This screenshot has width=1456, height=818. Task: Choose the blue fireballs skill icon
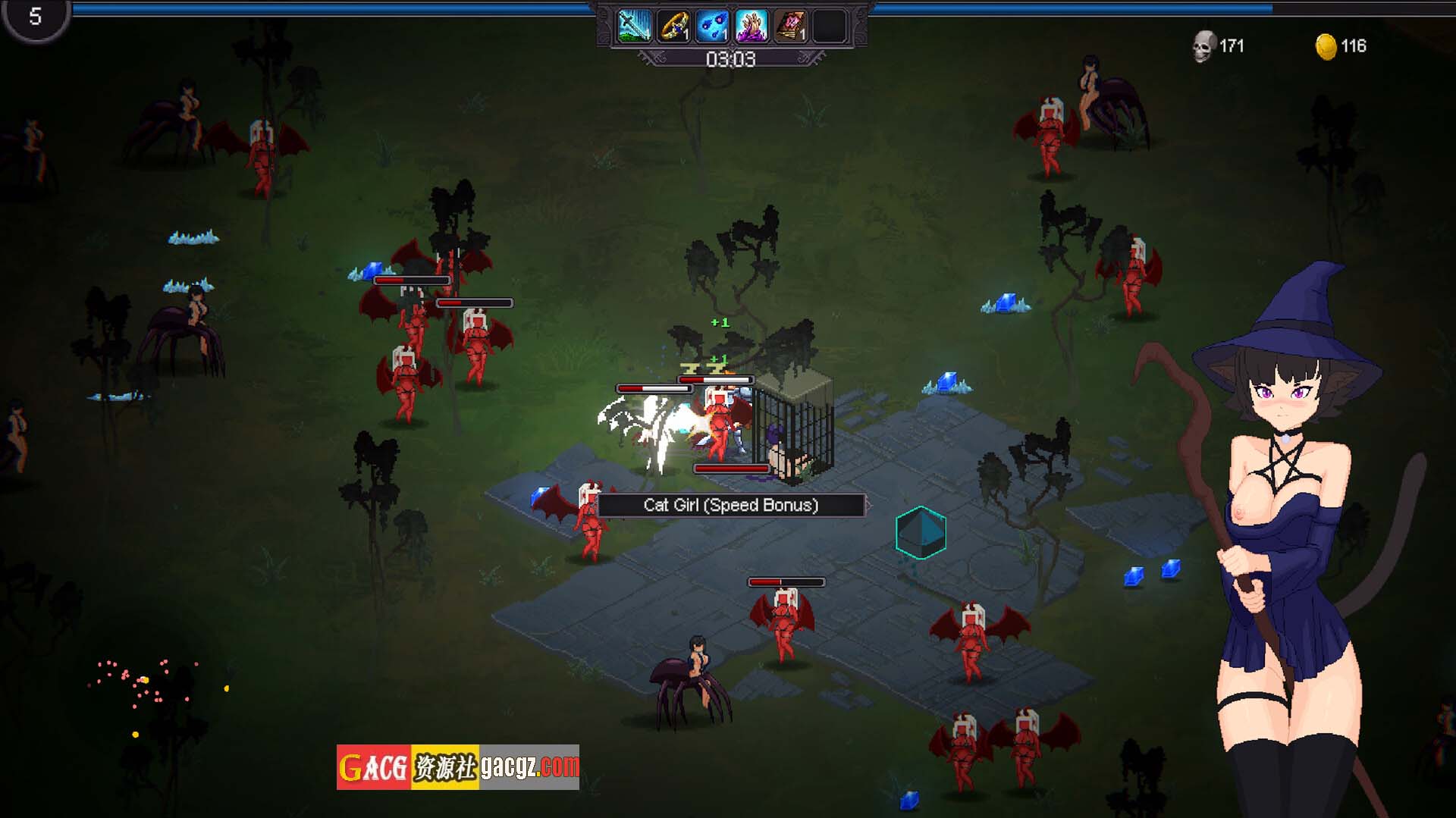click(x=712, y=27)
